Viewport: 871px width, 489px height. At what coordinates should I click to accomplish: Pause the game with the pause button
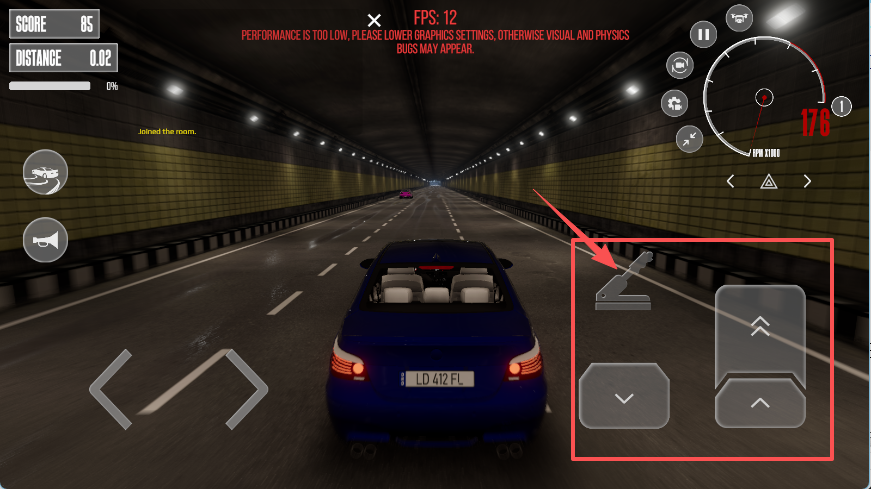[x=704, y=34]
